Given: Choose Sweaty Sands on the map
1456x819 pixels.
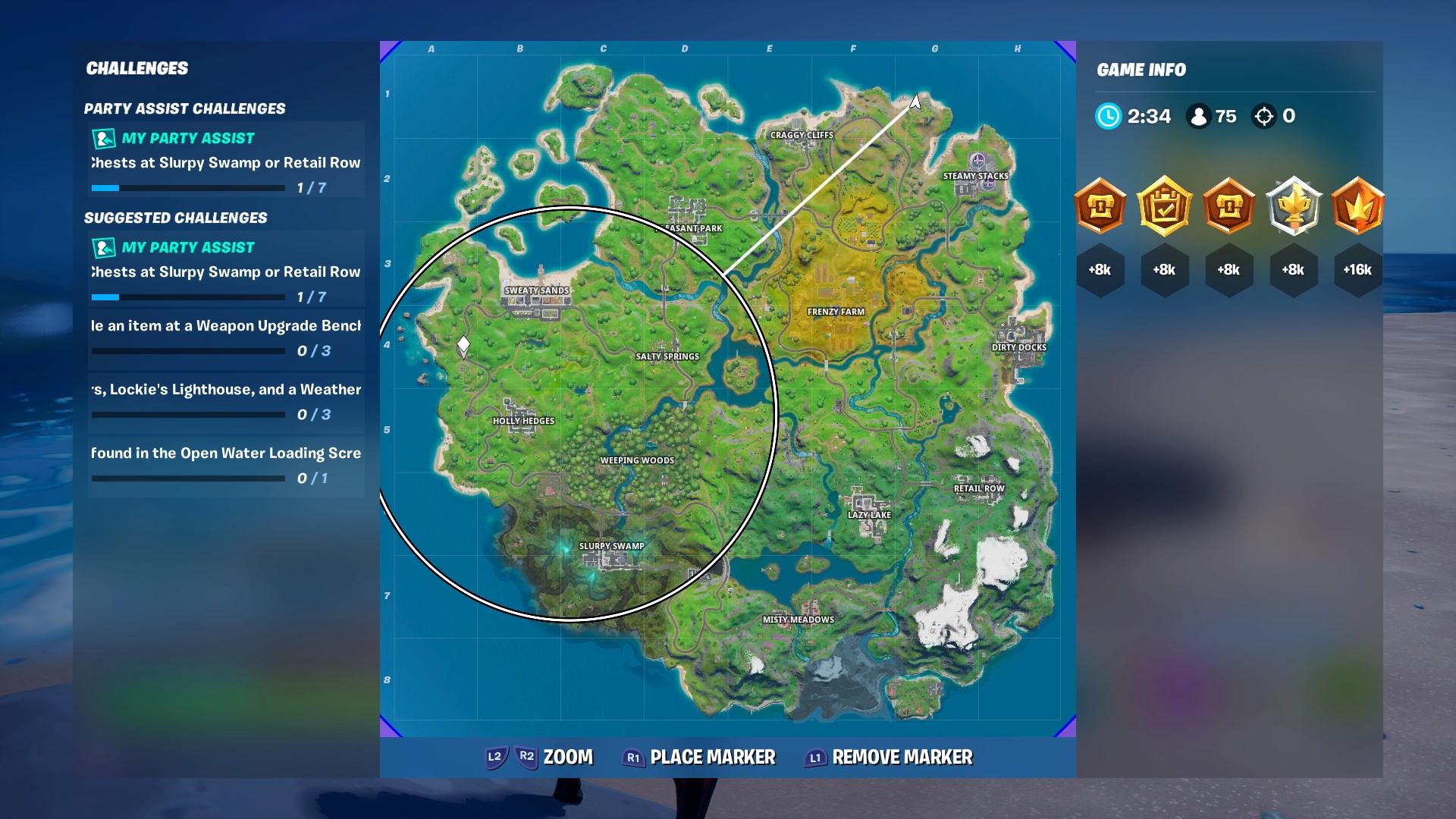Looking at the screenshot, I should pos(536,290).
